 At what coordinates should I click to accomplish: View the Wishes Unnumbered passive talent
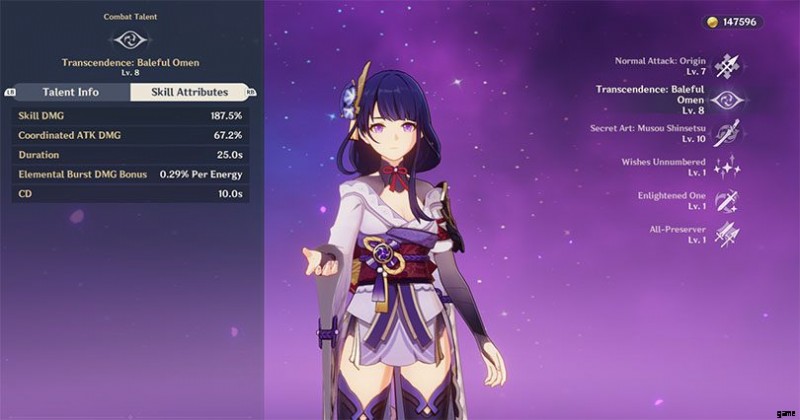click(727, 167)
